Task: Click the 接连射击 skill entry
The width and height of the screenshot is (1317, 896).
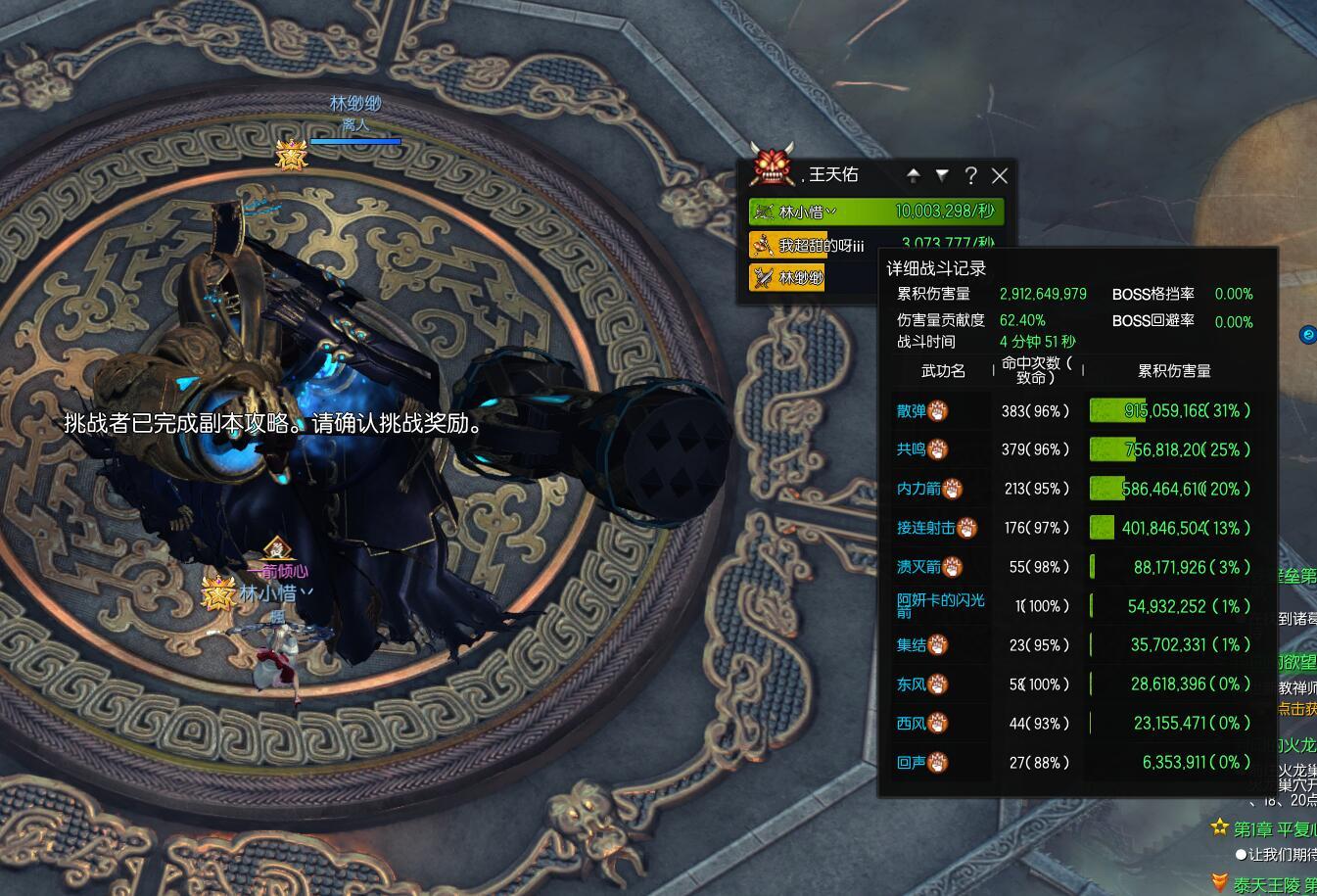Action: click(x=925, y=528)
